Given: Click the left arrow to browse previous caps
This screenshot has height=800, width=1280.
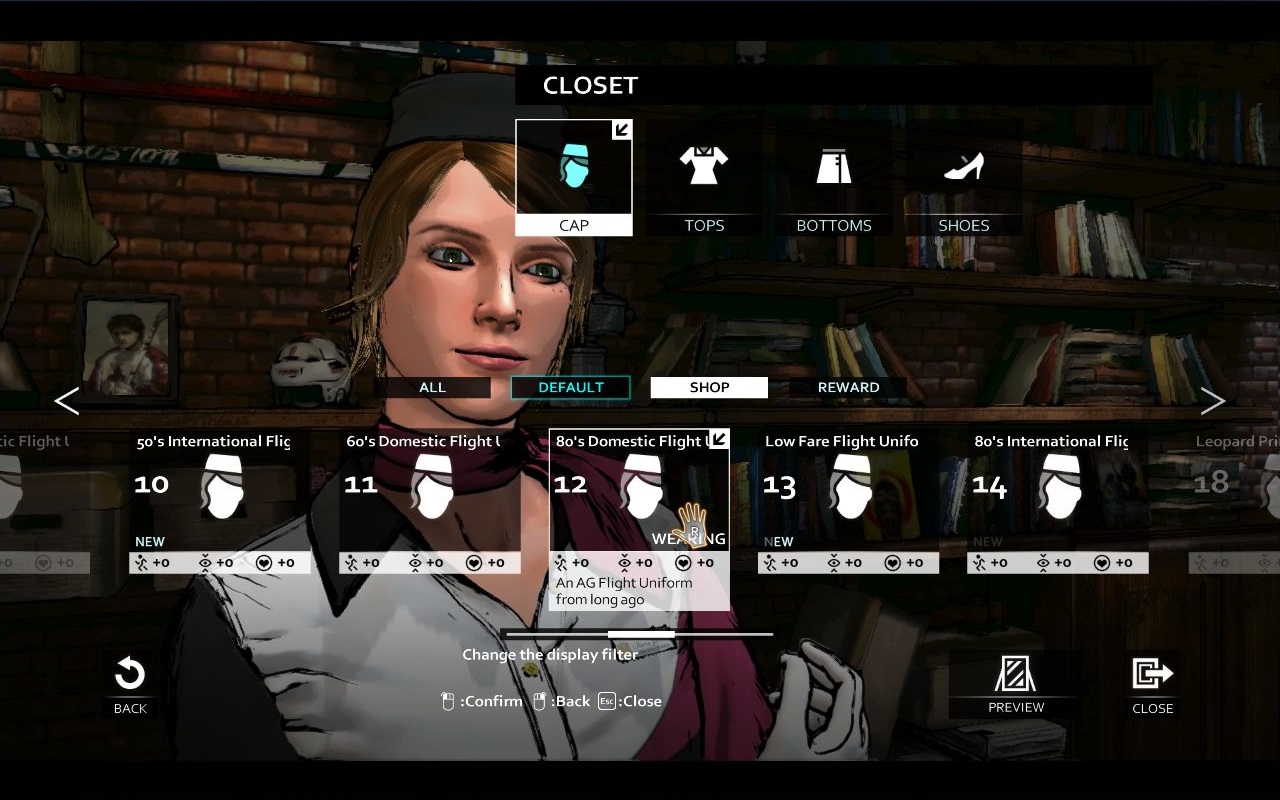Looking at the screenshot, I should (66, 401).
